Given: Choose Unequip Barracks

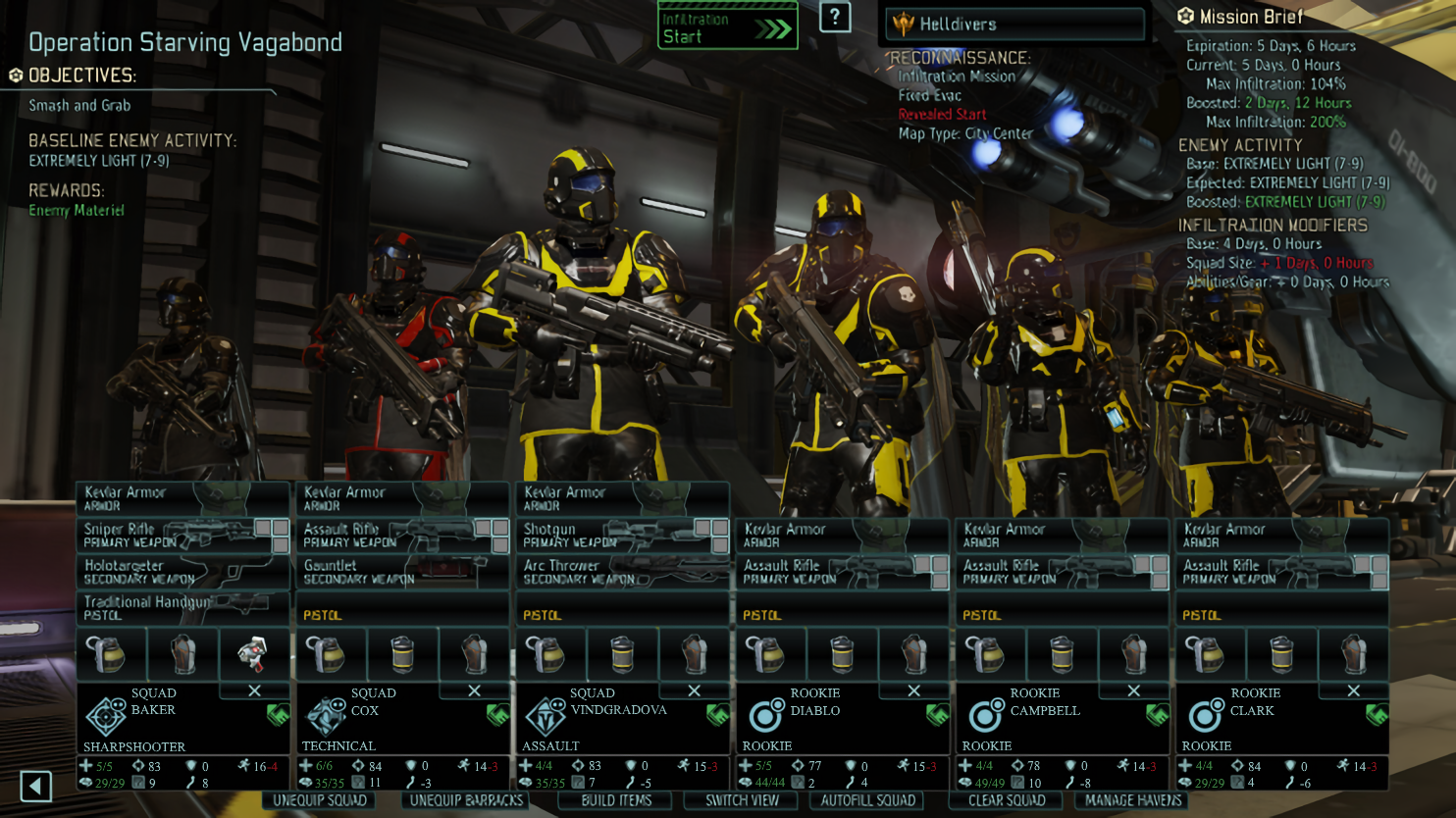Looking at the screenshot, I should point(466,800).
